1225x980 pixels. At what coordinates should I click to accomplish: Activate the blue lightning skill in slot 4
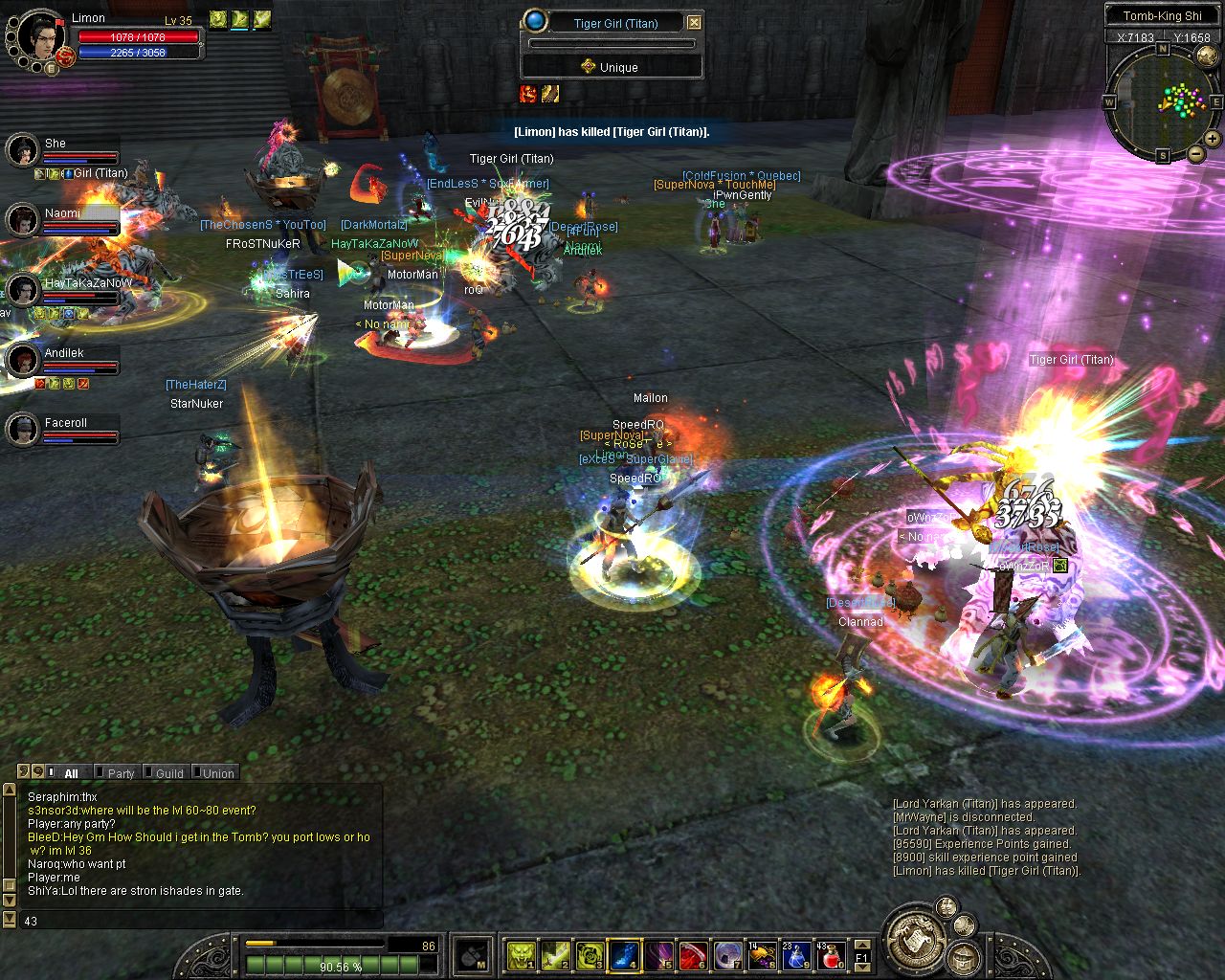(624, 955)
